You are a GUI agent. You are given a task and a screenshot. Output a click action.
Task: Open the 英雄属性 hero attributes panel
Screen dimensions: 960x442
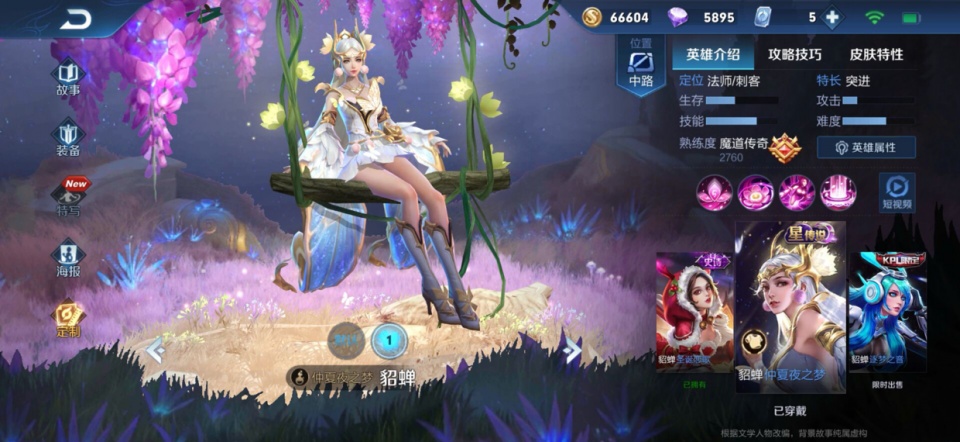pyautogui.click(x=866, y=147)
